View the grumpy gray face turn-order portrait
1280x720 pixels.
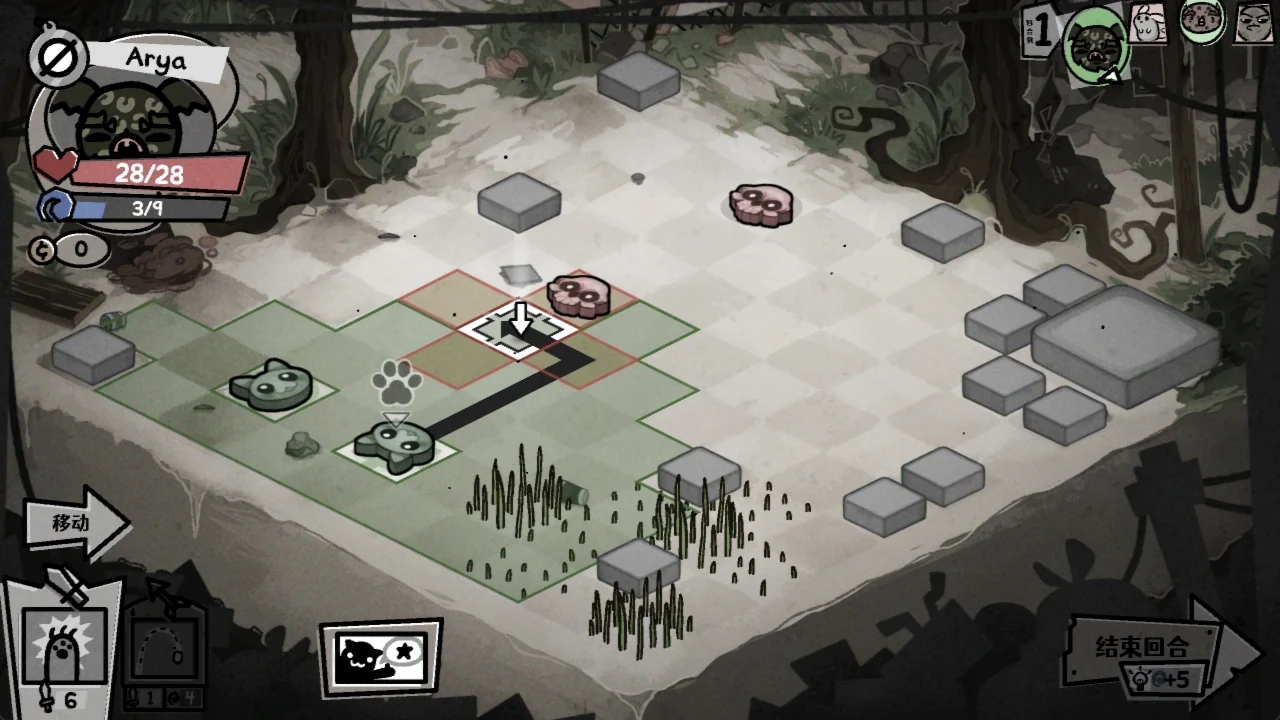point(1254,22)
